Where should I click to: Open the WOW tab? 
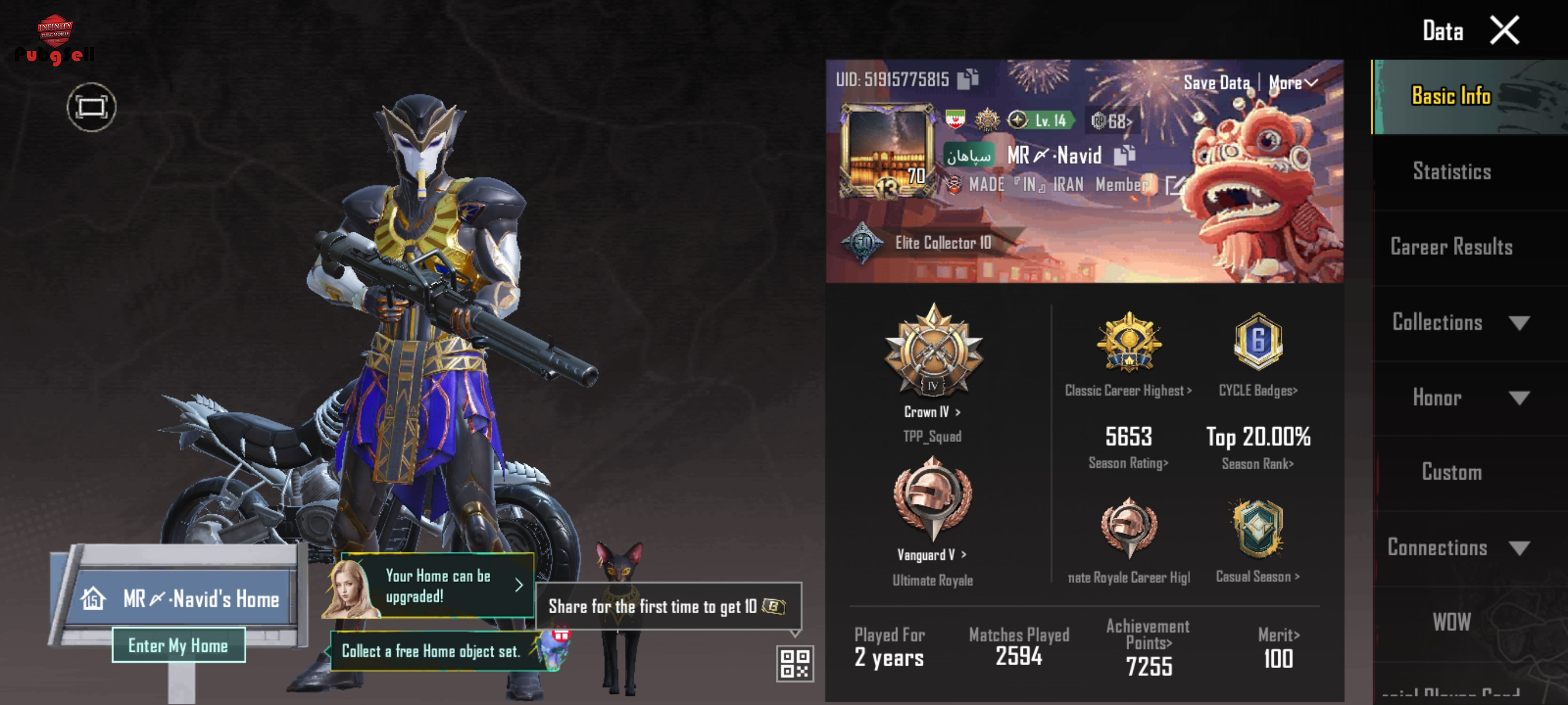[x=1452, y=622]
